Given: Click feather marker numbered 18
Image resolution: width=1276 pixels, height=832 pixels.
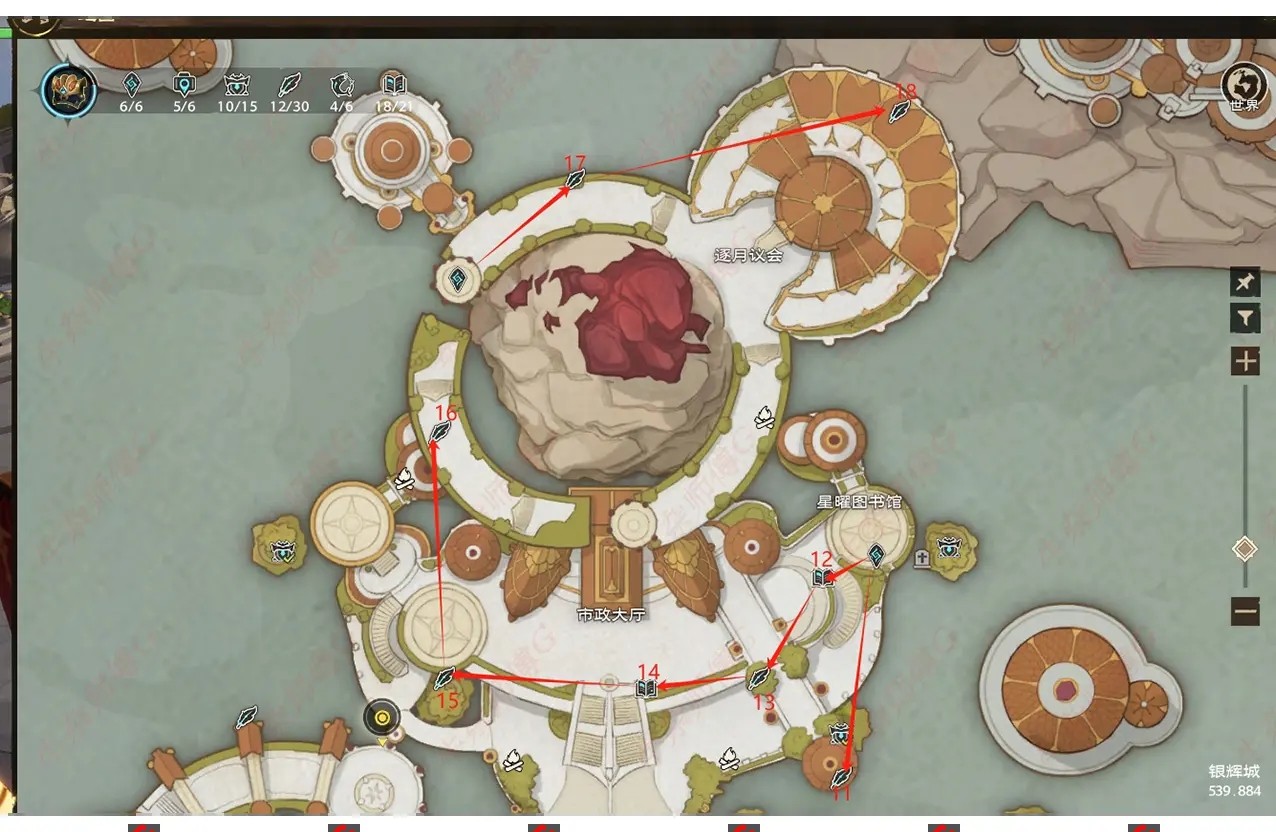Looking at the screenshot, I should click(899, 111).
